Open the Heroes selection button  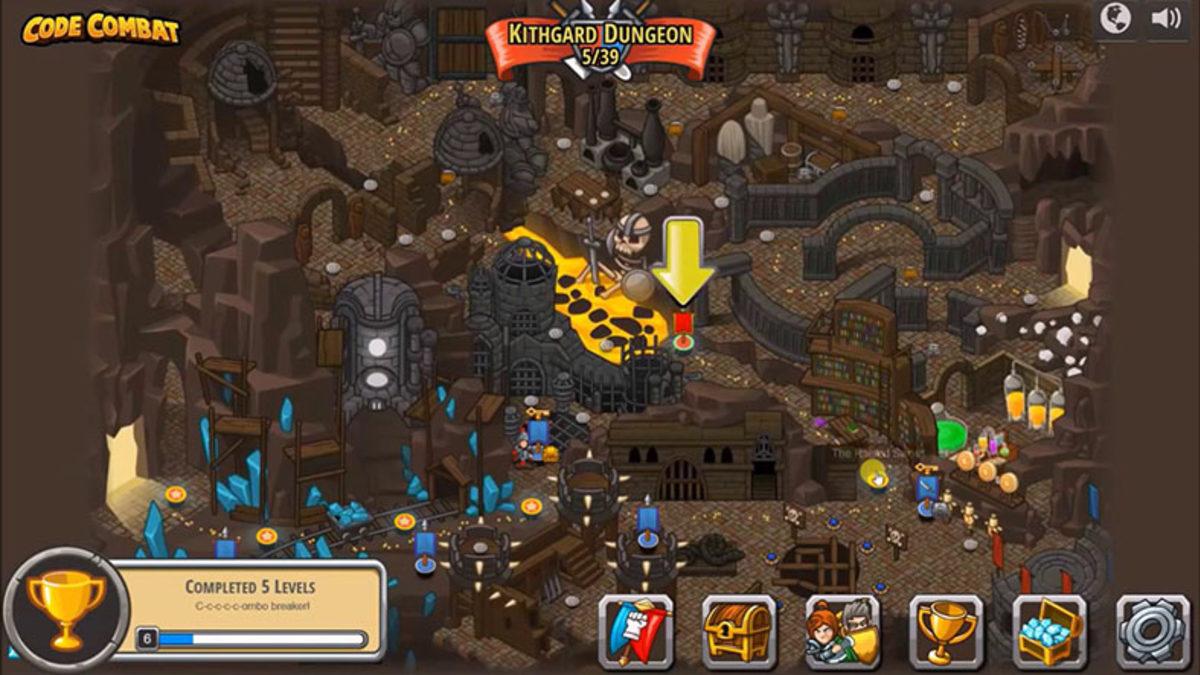click(843, 631)
